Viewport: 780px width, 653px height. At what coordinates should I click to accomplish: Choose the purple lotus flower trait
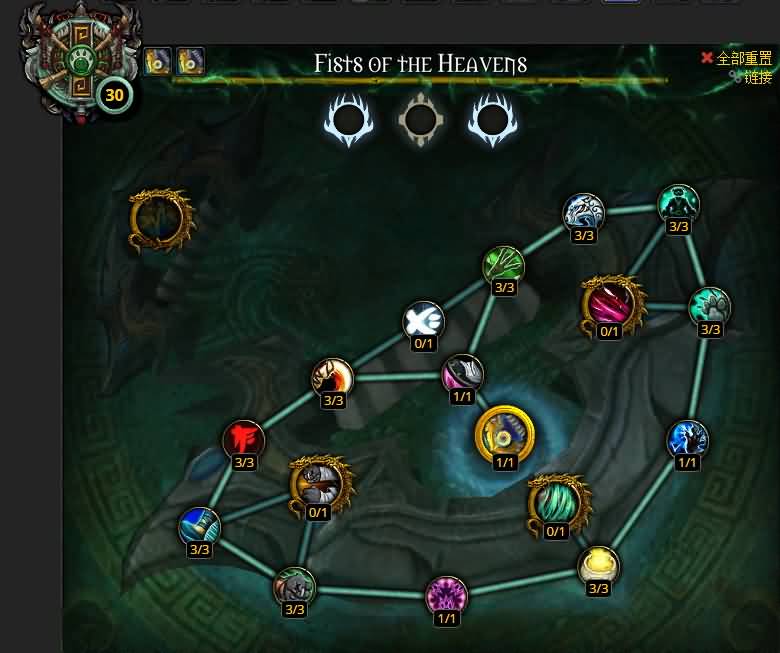[x=446, y=596]
